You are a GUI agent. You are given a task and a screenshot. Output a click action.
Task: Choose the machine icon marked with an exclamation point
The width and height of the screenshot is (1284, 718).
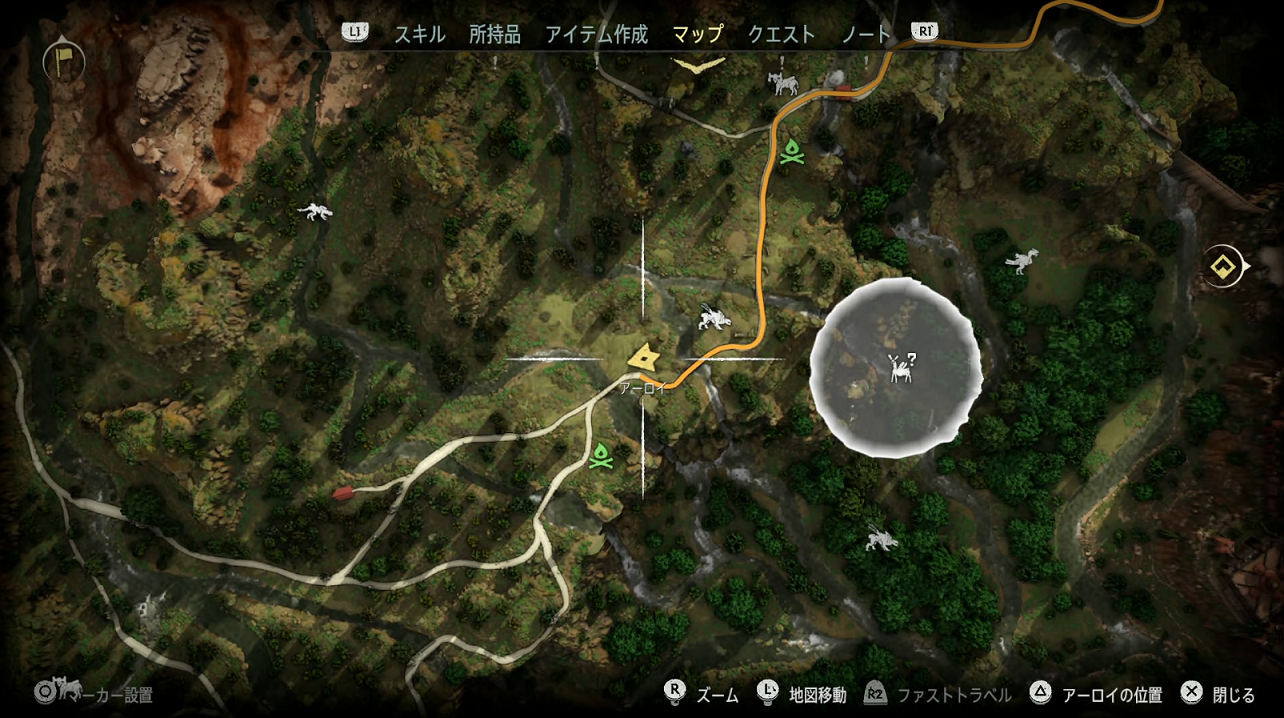(782, 82)
